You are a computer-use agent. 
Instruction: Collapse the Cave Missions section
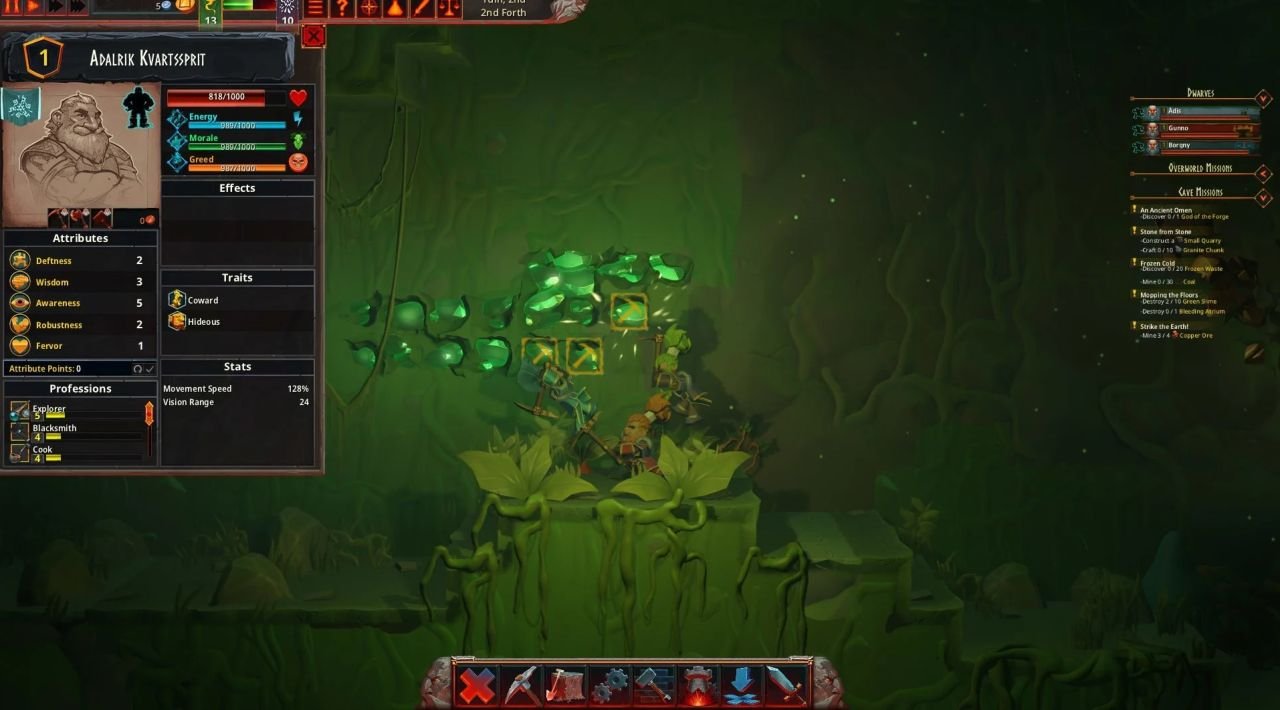[x=1263, y=197]
